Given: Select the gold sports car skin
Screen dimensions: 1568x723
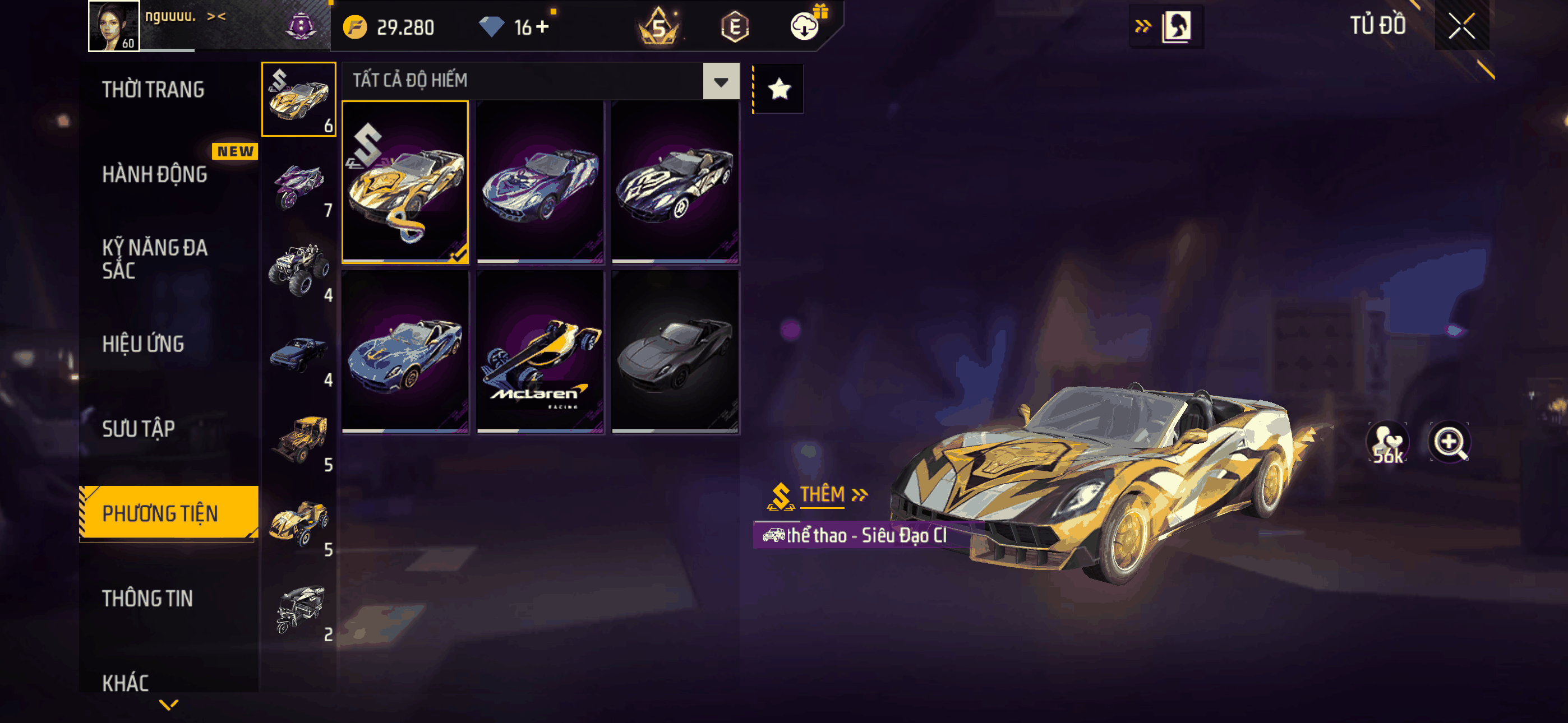Looking at the screenshot, I should [405, 182].
